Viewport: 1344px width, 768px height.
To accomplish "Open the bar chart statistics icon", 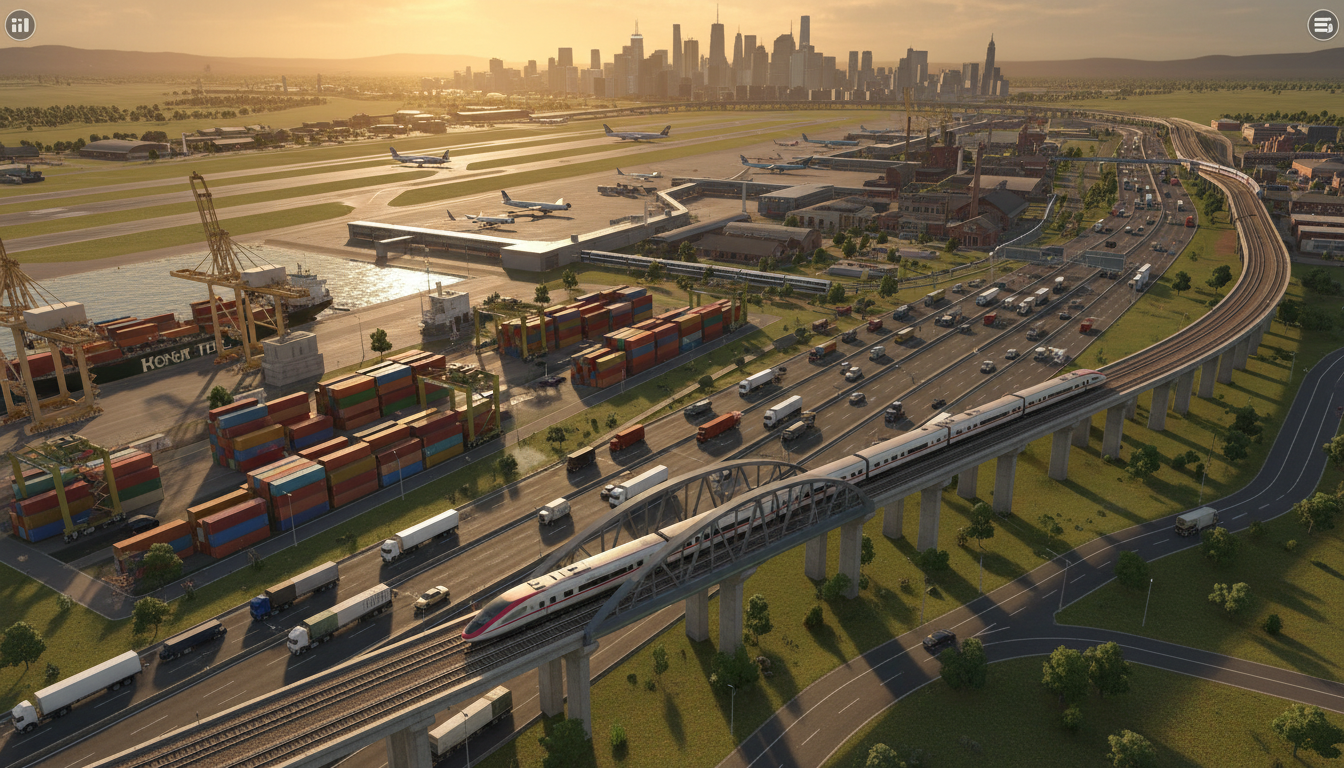I will [x=20, y=25].
